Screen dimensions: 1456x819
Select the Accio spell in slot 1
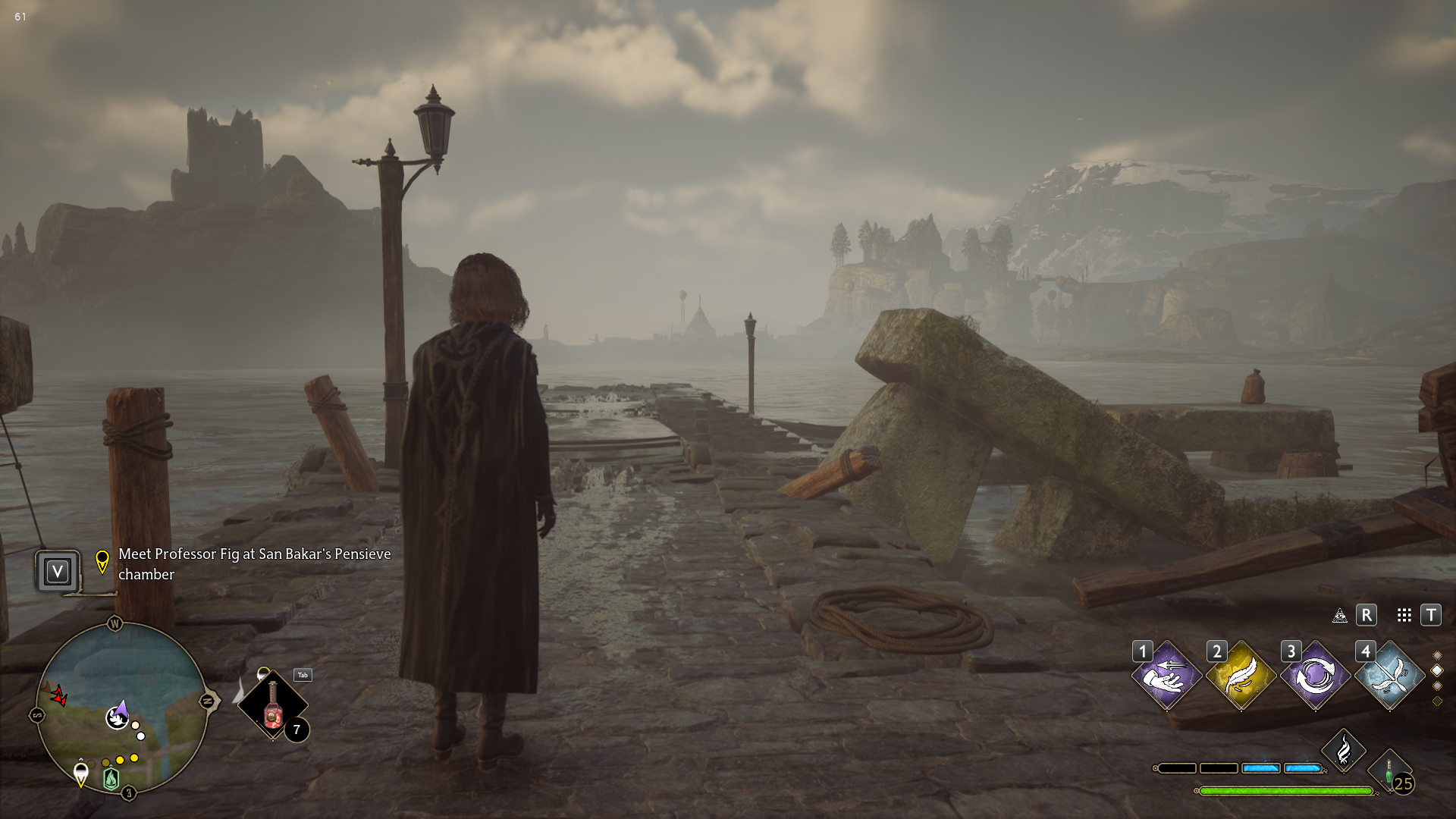click(x=1167, y=675)
